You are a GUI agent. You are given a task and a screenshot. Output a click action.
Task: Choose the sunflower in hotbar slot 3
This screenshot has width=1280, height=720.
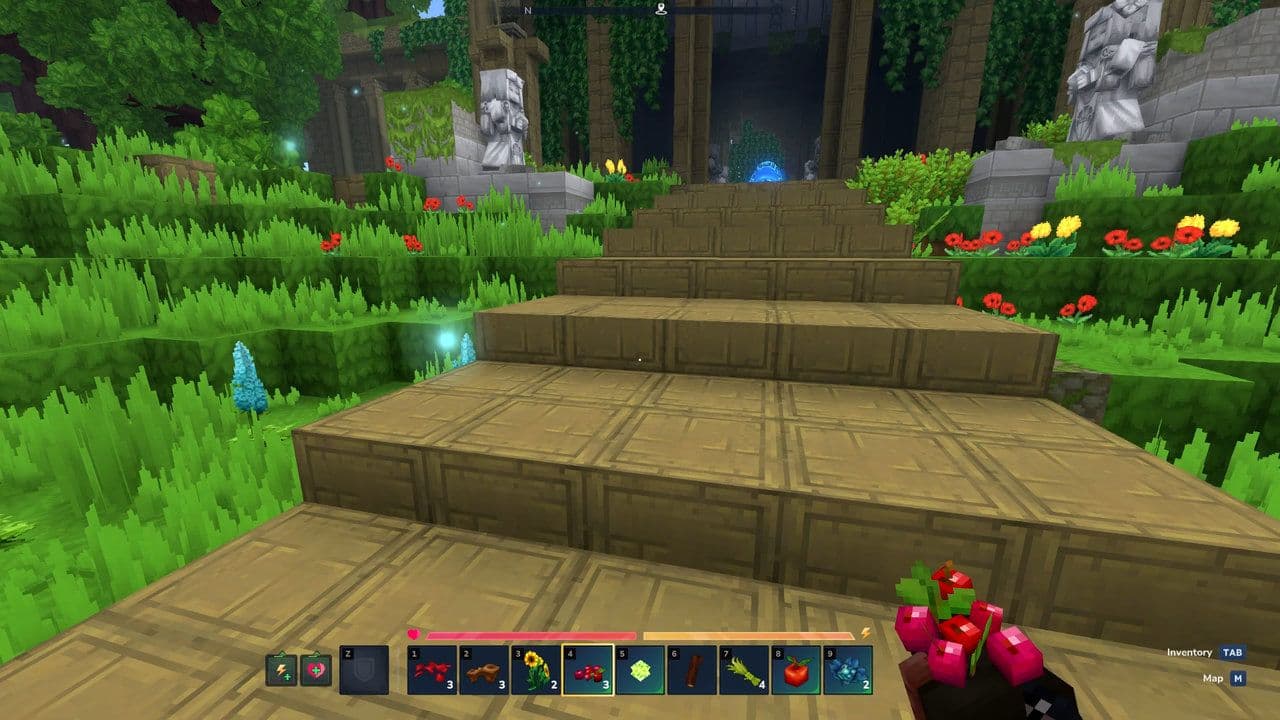(x=536, y=670)
